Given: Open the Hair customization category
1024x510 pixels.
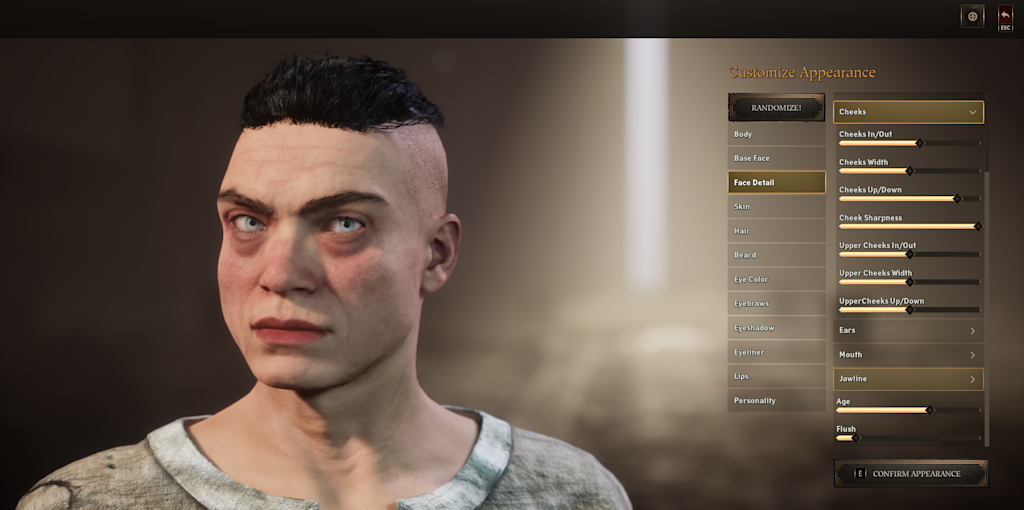Looking at the screenshot, I should 776,231.
